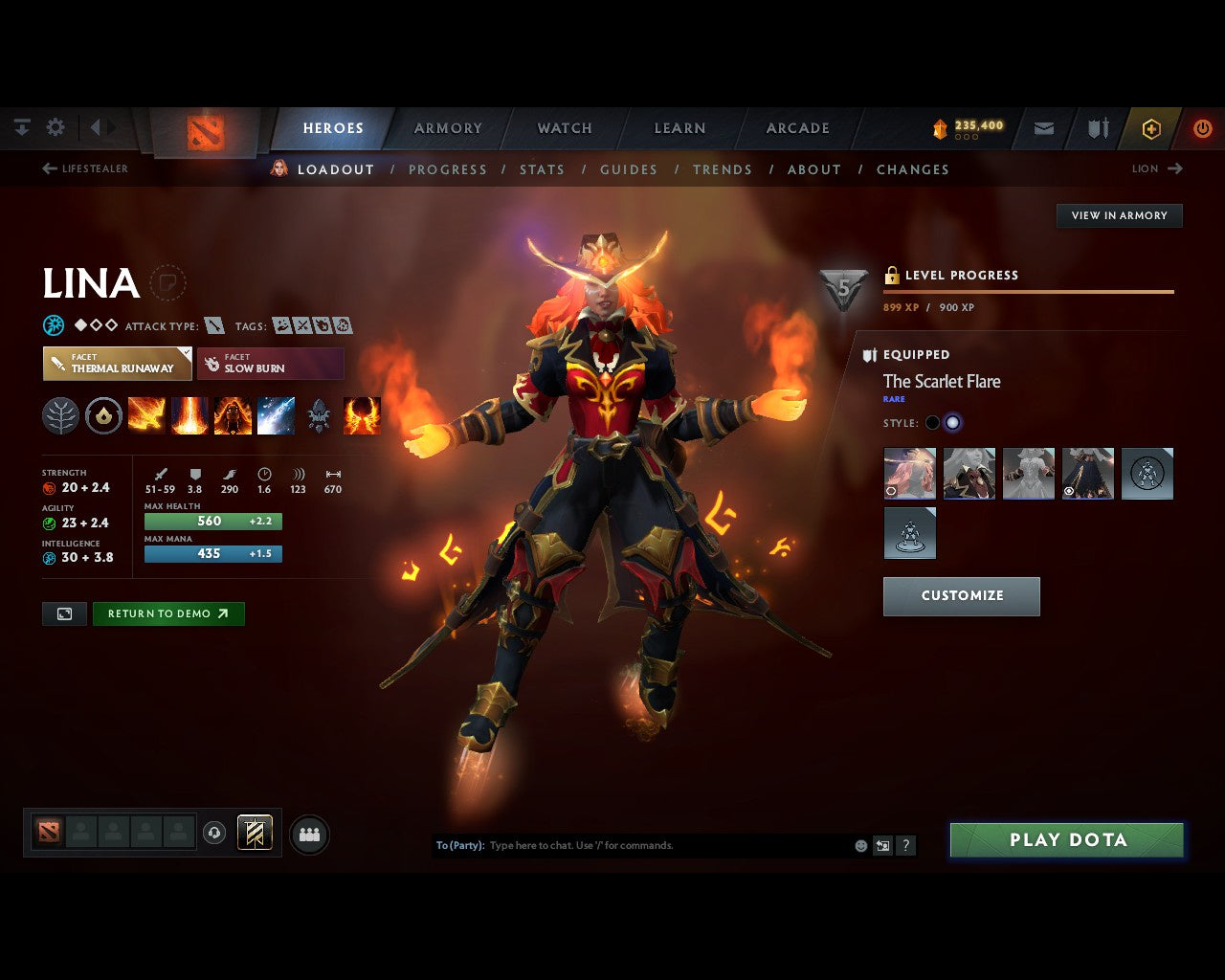Select Lina's innate ability circle icon
The image size is (1225, 980).
[103, 414]
